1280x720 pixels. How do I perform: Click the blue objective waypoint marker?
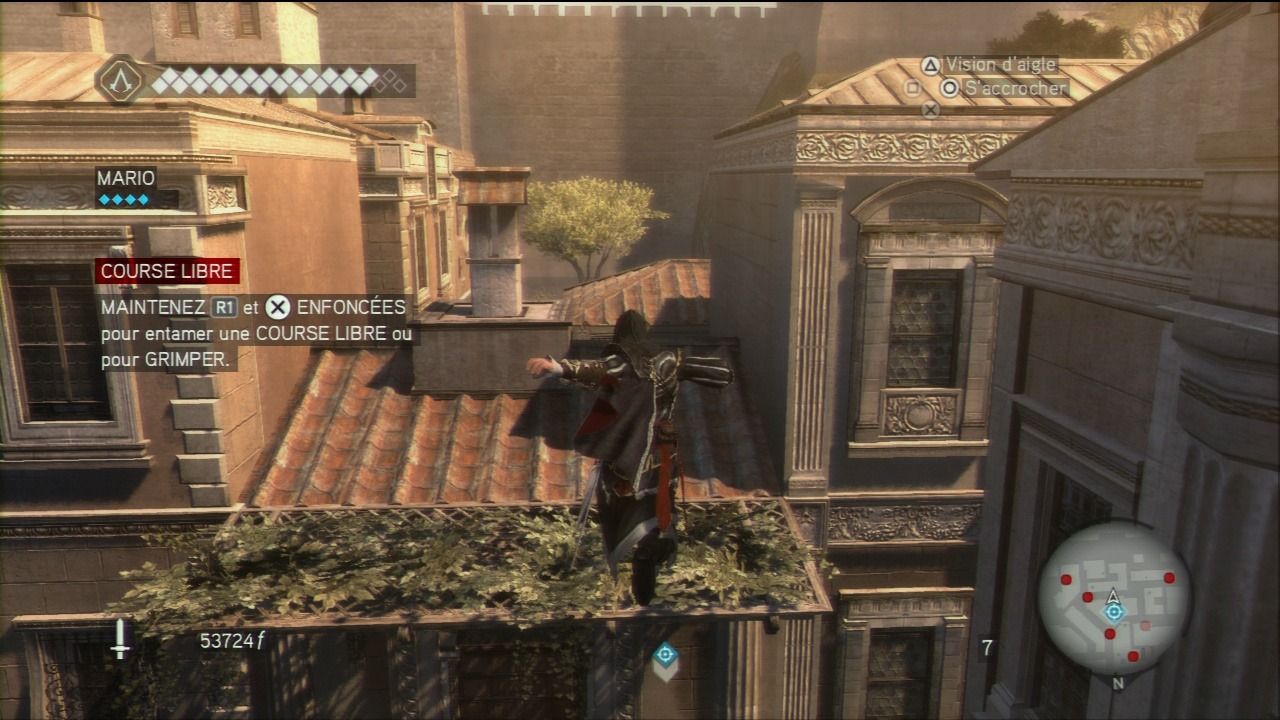coord(665,656)
